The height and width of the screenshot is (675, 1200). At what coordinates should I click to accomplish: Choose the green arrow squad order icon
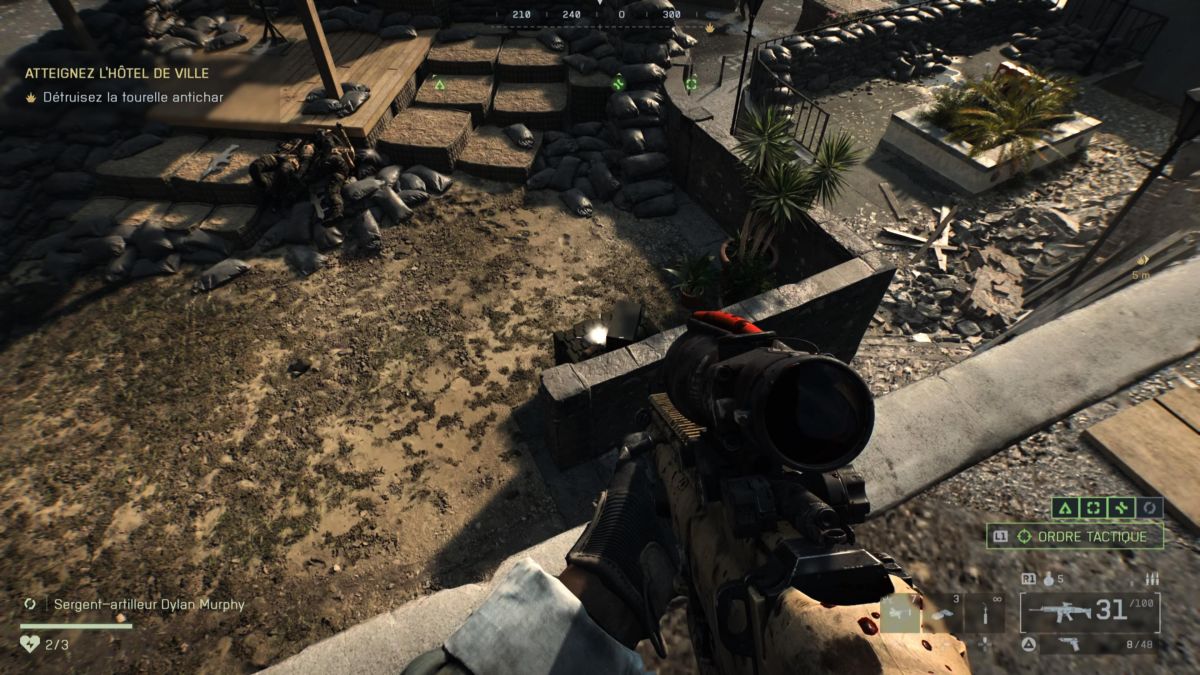[1066, 508]
